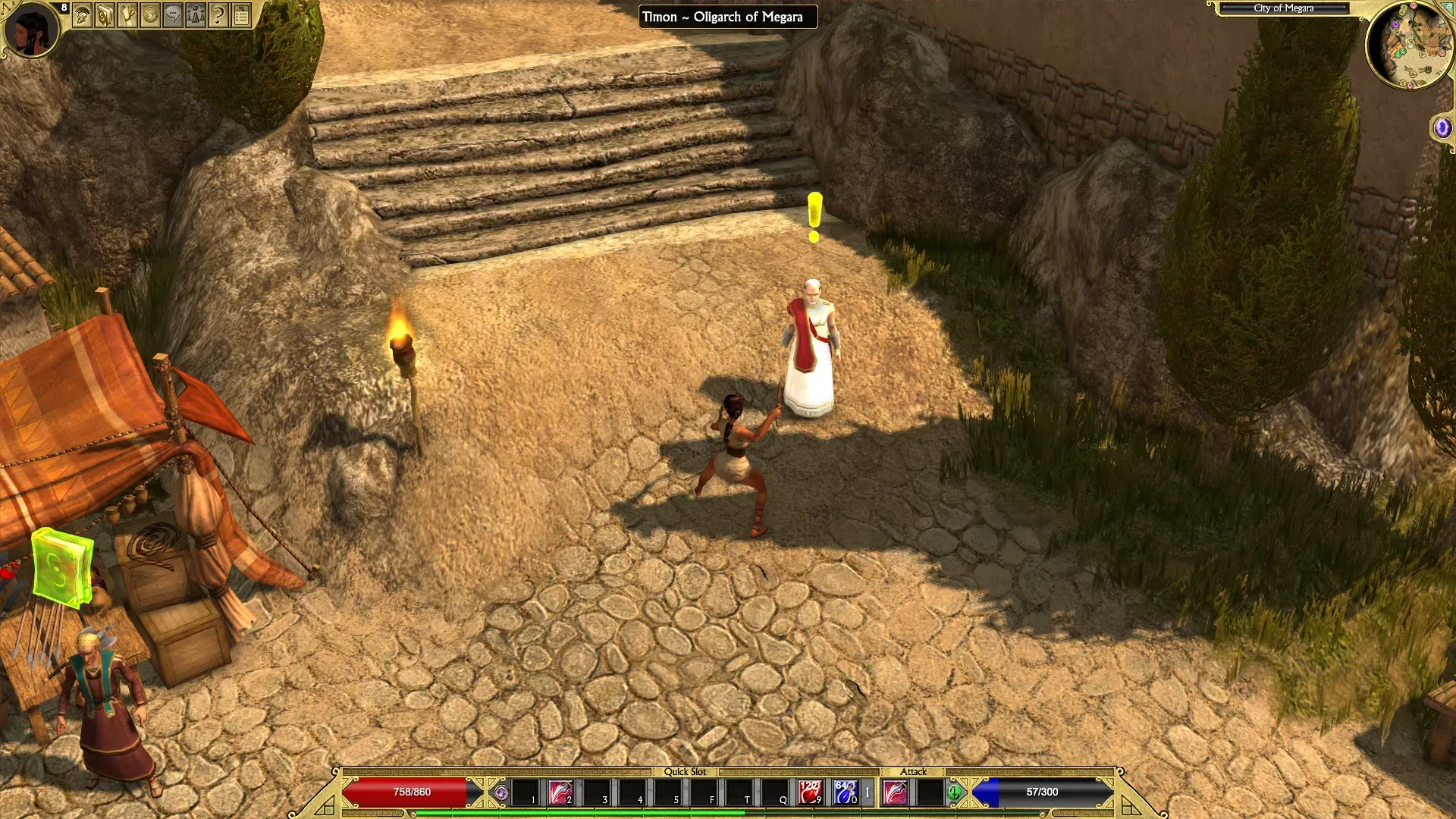Open the character window helmet icon
Screen dimensions: 1456x819
pyautogui.click(x=82, y=15)
